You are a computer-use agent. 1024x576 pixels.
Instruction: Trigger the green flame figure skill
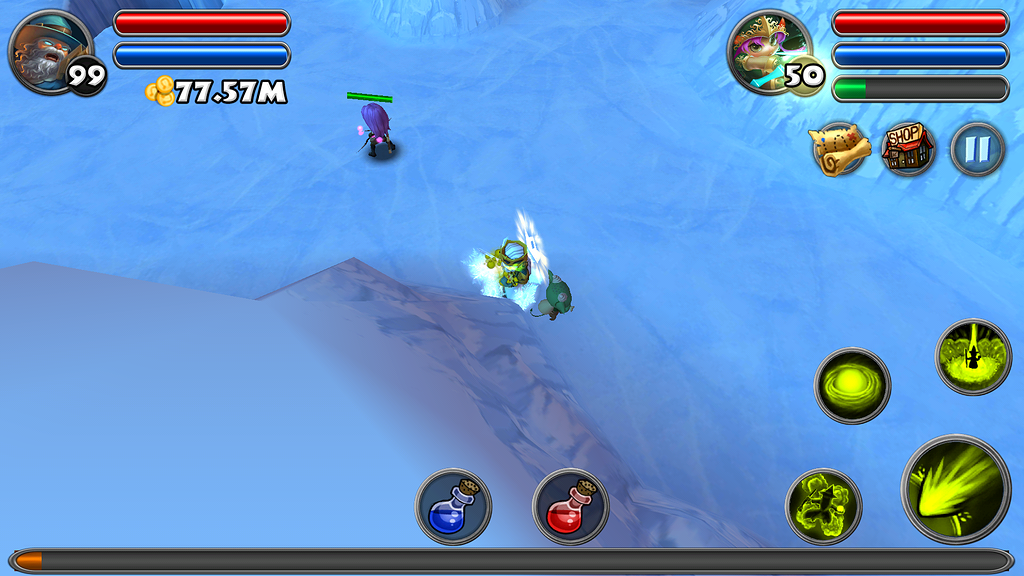click(823, 507)
